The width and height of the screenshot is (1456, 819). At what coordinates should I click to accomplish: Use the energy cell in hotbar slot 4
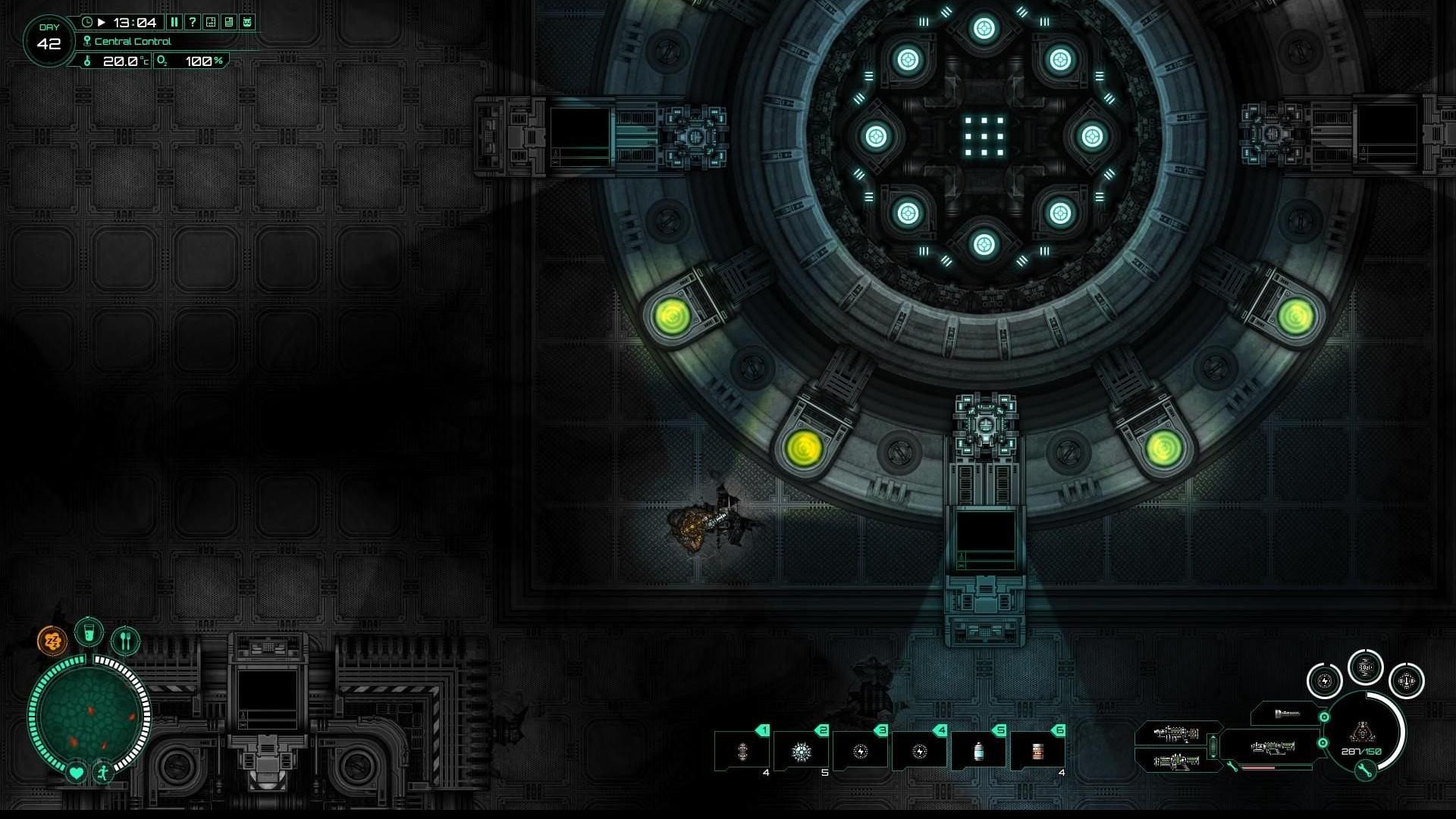click(920, 751)
